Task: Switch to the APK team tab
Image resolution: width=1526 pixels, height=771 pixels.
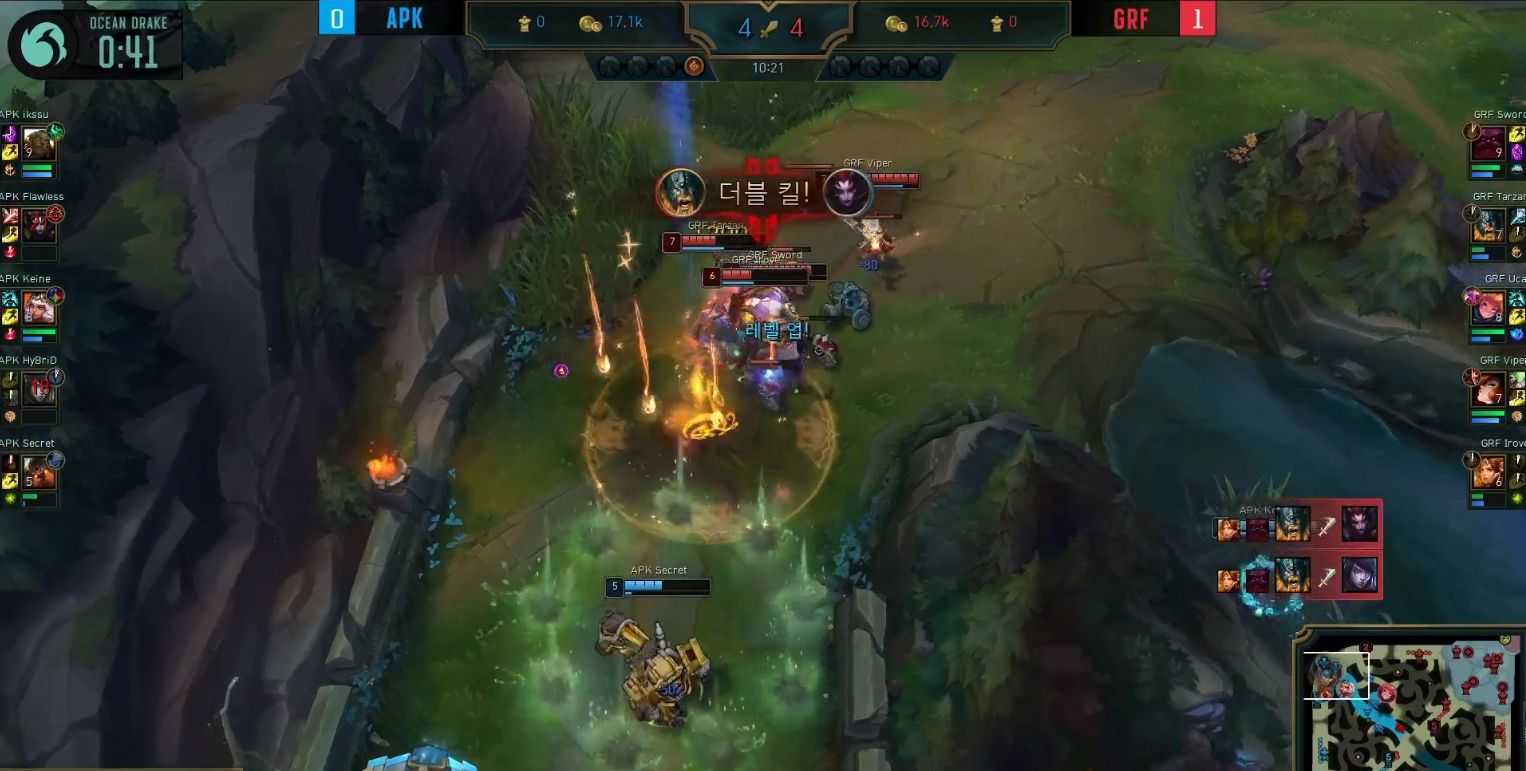Action: click(405, 17)
